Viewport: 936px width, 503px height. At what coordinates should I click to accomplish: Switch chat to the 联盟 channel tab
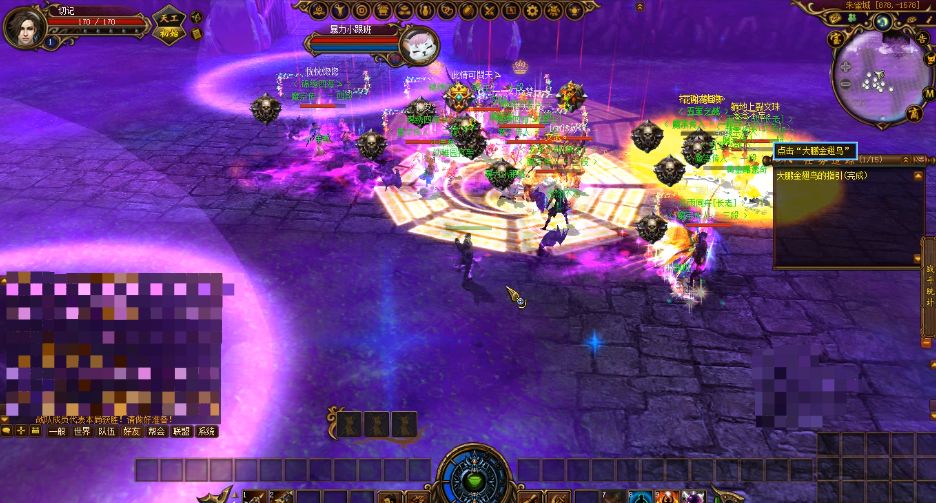[x=182, y=431]
